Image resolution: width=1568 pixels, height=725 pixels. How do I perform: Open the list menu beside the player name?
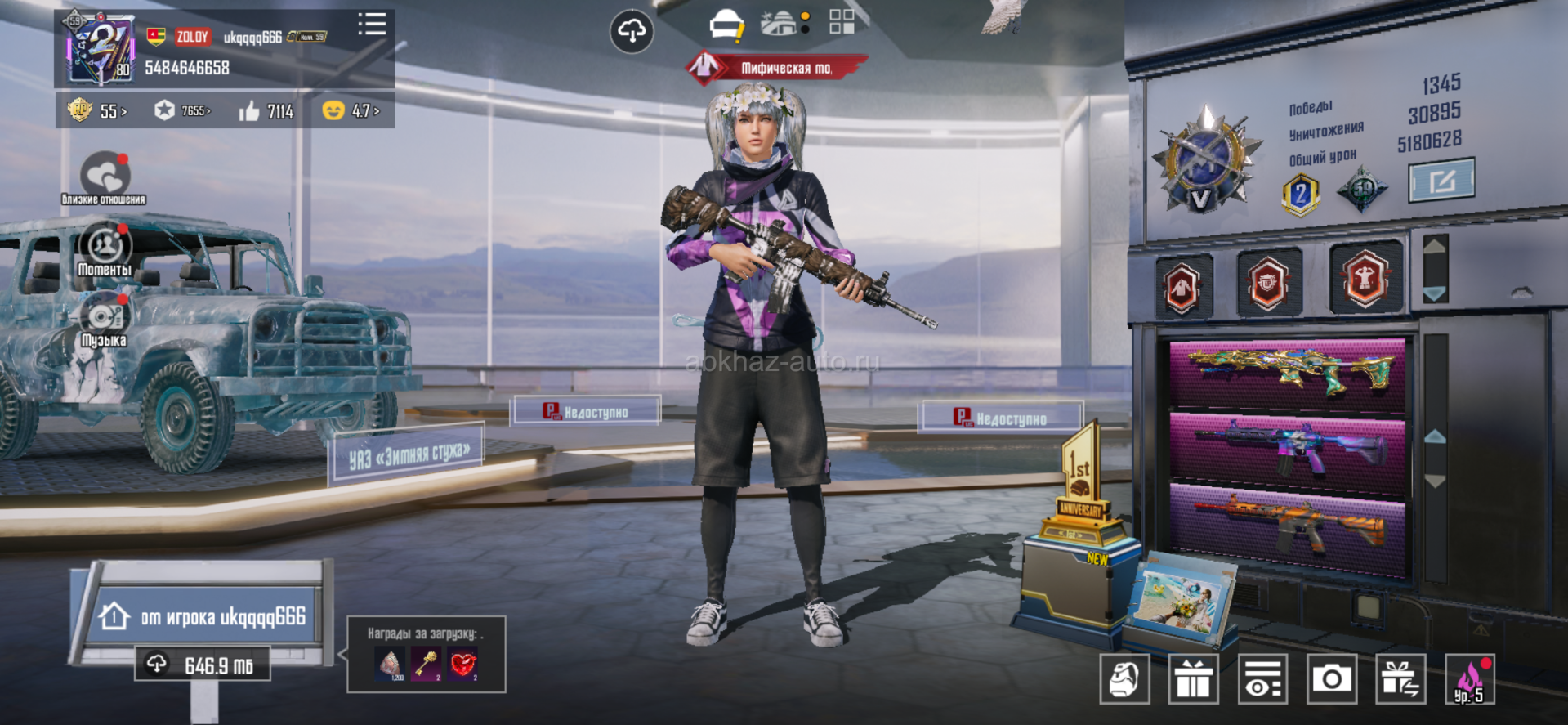coord(372,24)
